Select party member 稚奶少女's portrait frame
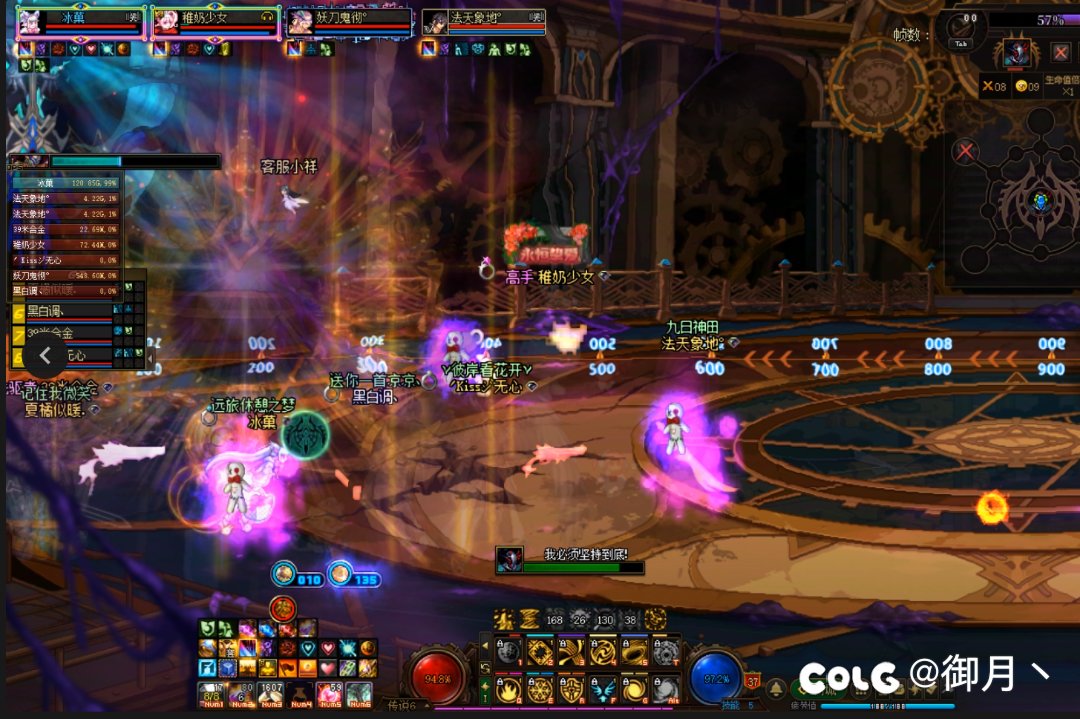The height and width of the screenshot is (719, 1080). (x=165, y=23)
